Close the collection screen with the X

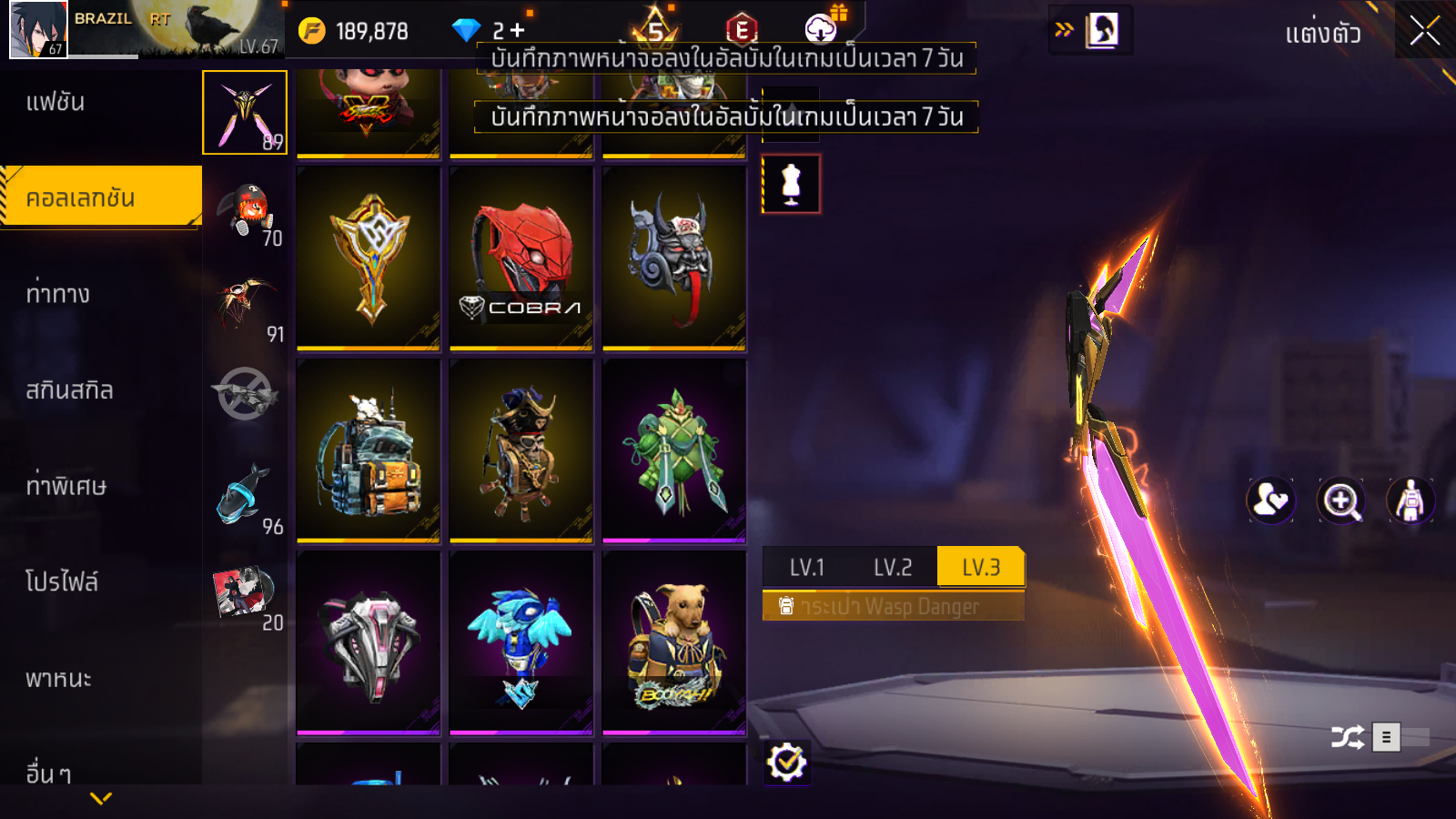point(1424,31)
